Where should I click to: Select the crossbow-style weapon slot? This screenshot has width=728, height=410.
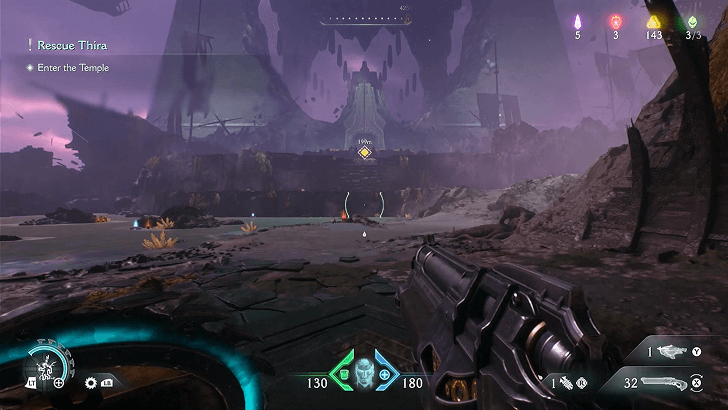(x=671, y=350)
